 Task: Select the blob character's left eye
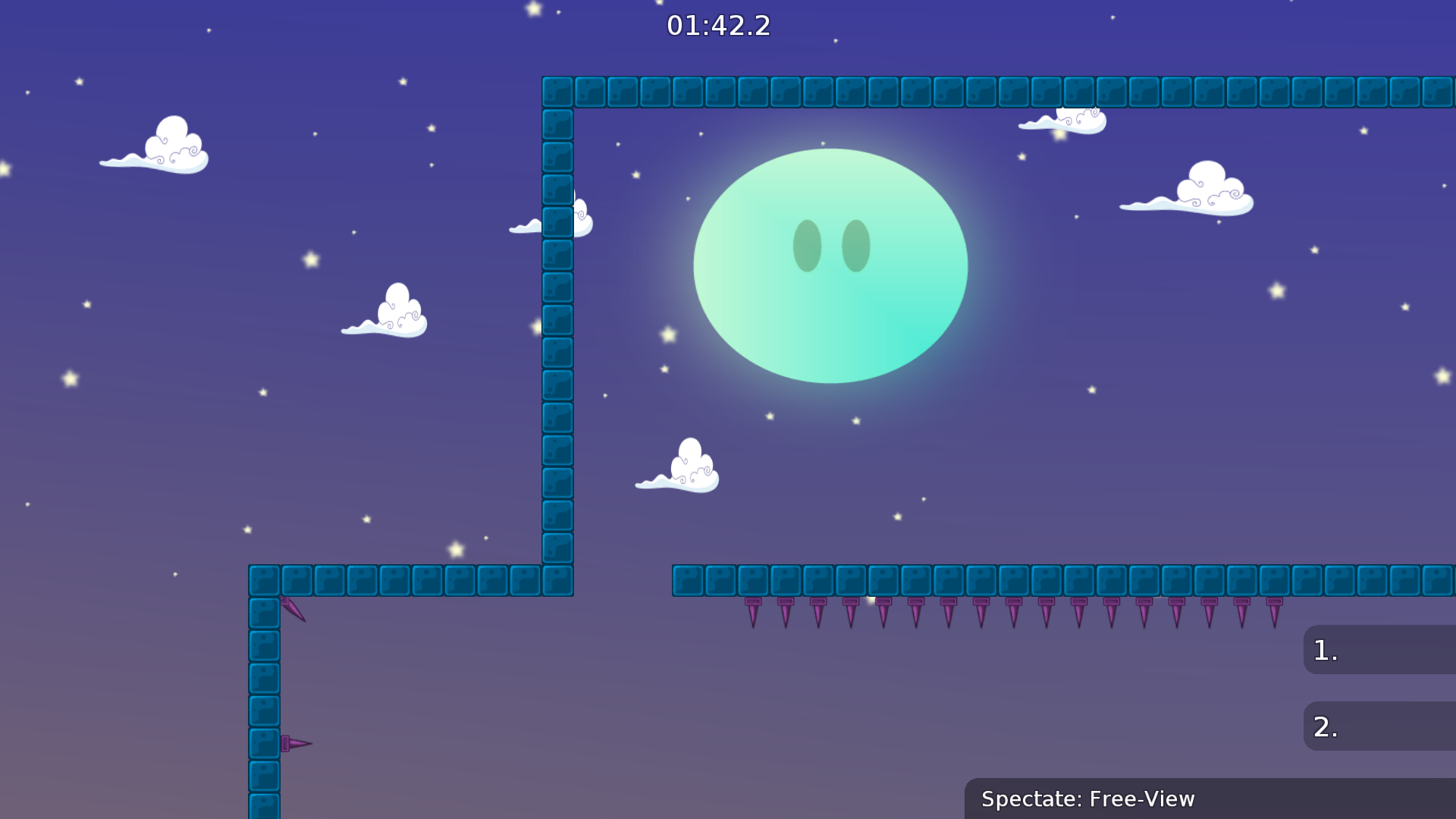[806, 245]
